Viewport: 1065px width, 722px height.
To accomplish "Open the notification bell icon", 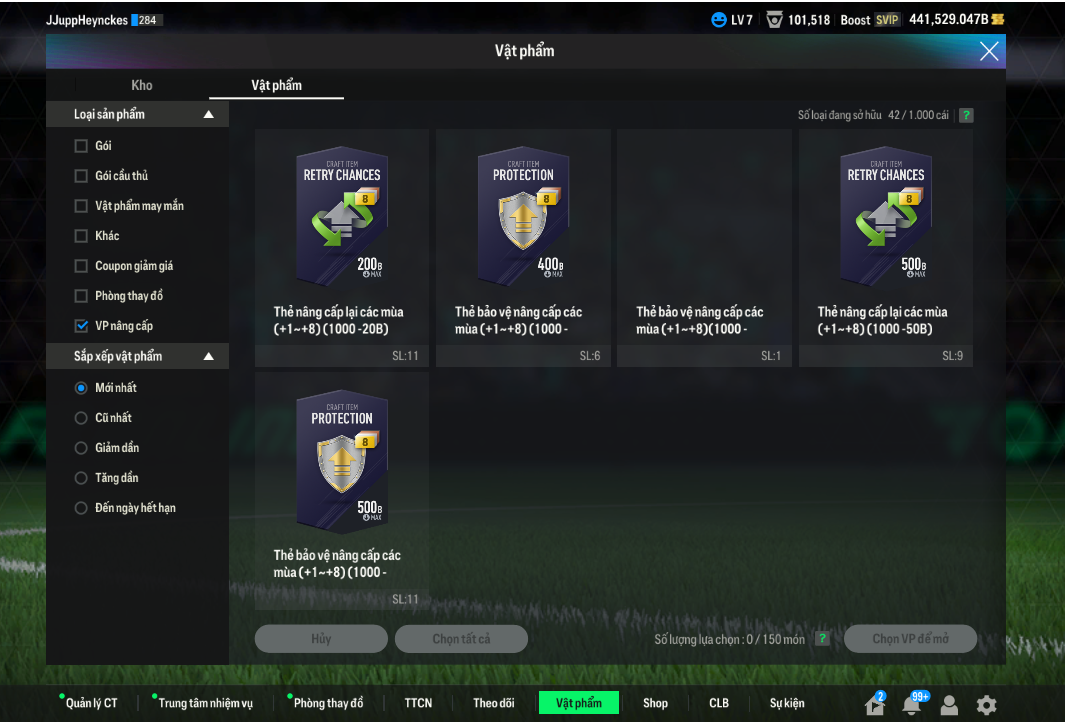I will click(911, 705).
